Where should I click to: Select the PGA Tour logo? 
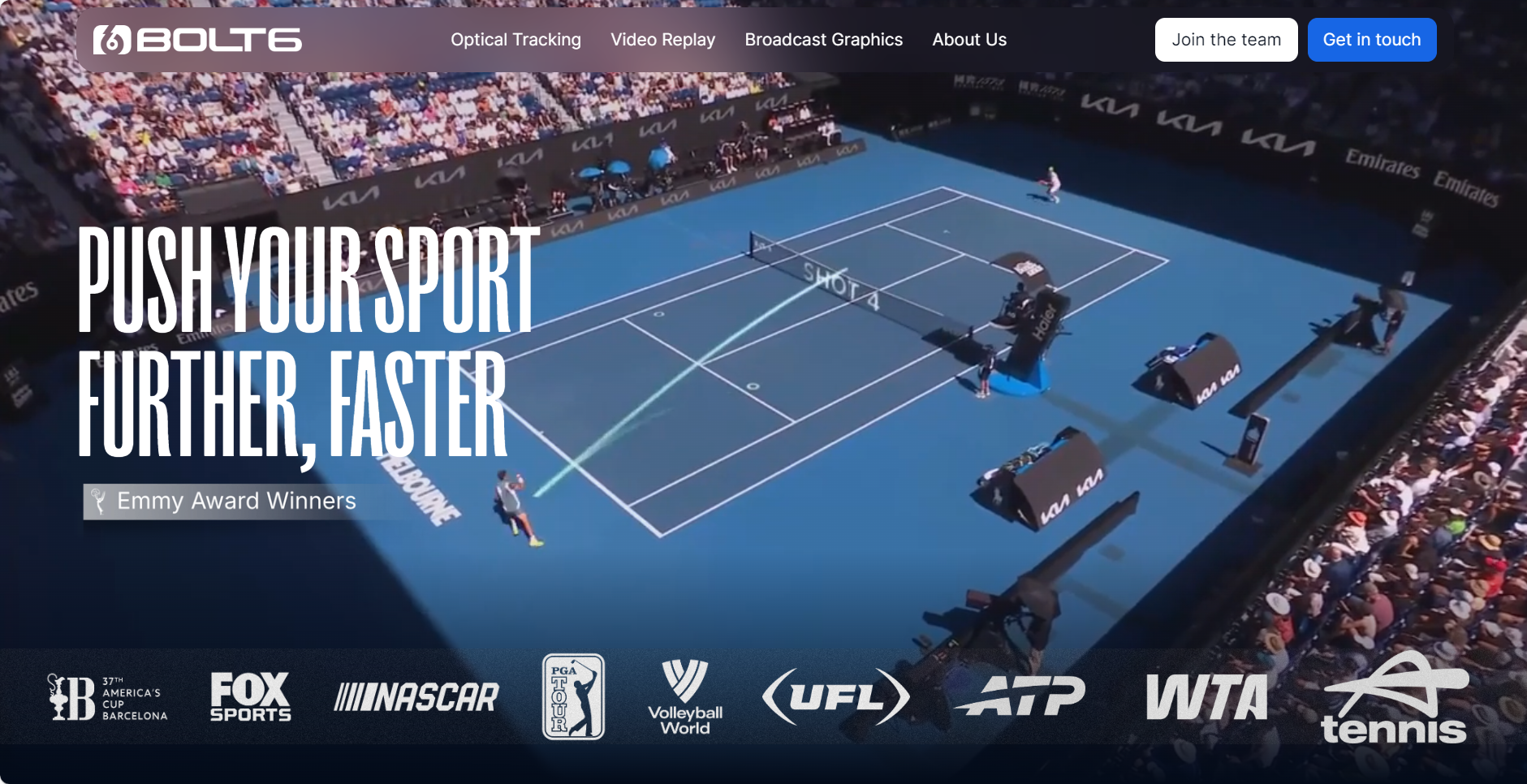[573, 697]
